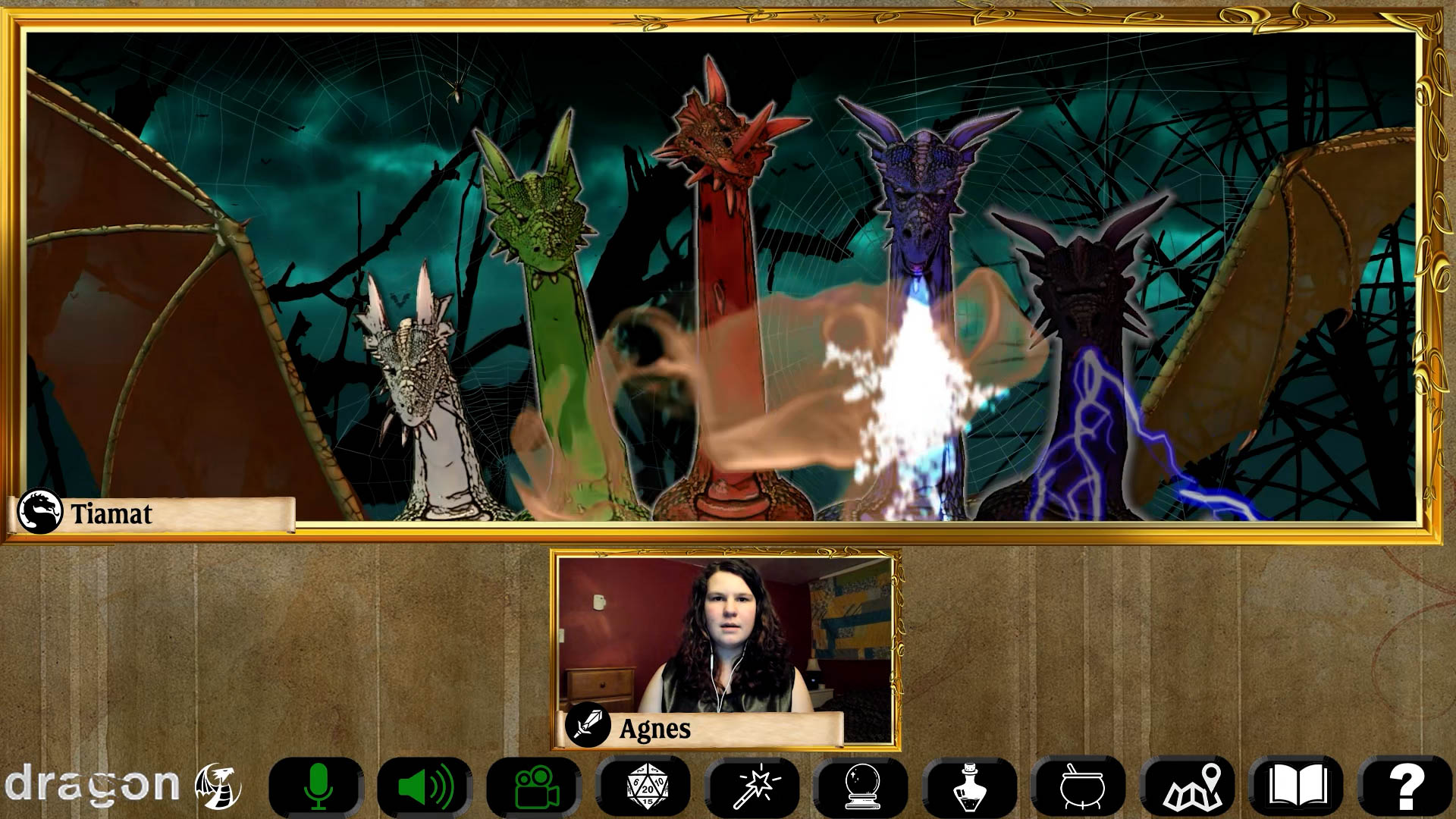Image resolution: width=1456 pixels, height=819 pixels.
Task: Activate the magic wand tool
Action: point(753,786)
